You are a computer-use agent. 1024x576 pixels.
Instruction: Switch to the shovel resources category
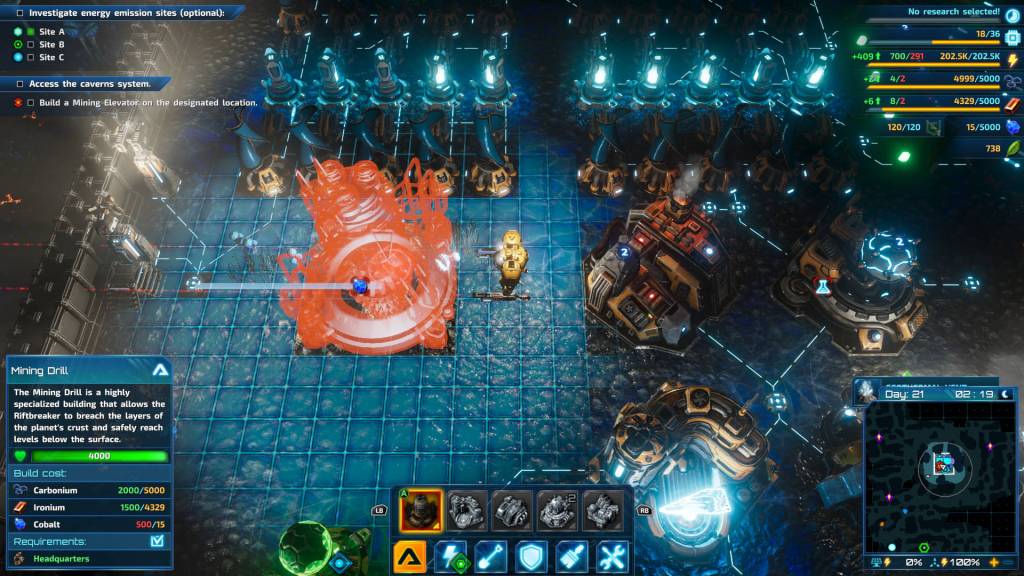[491, 557]
